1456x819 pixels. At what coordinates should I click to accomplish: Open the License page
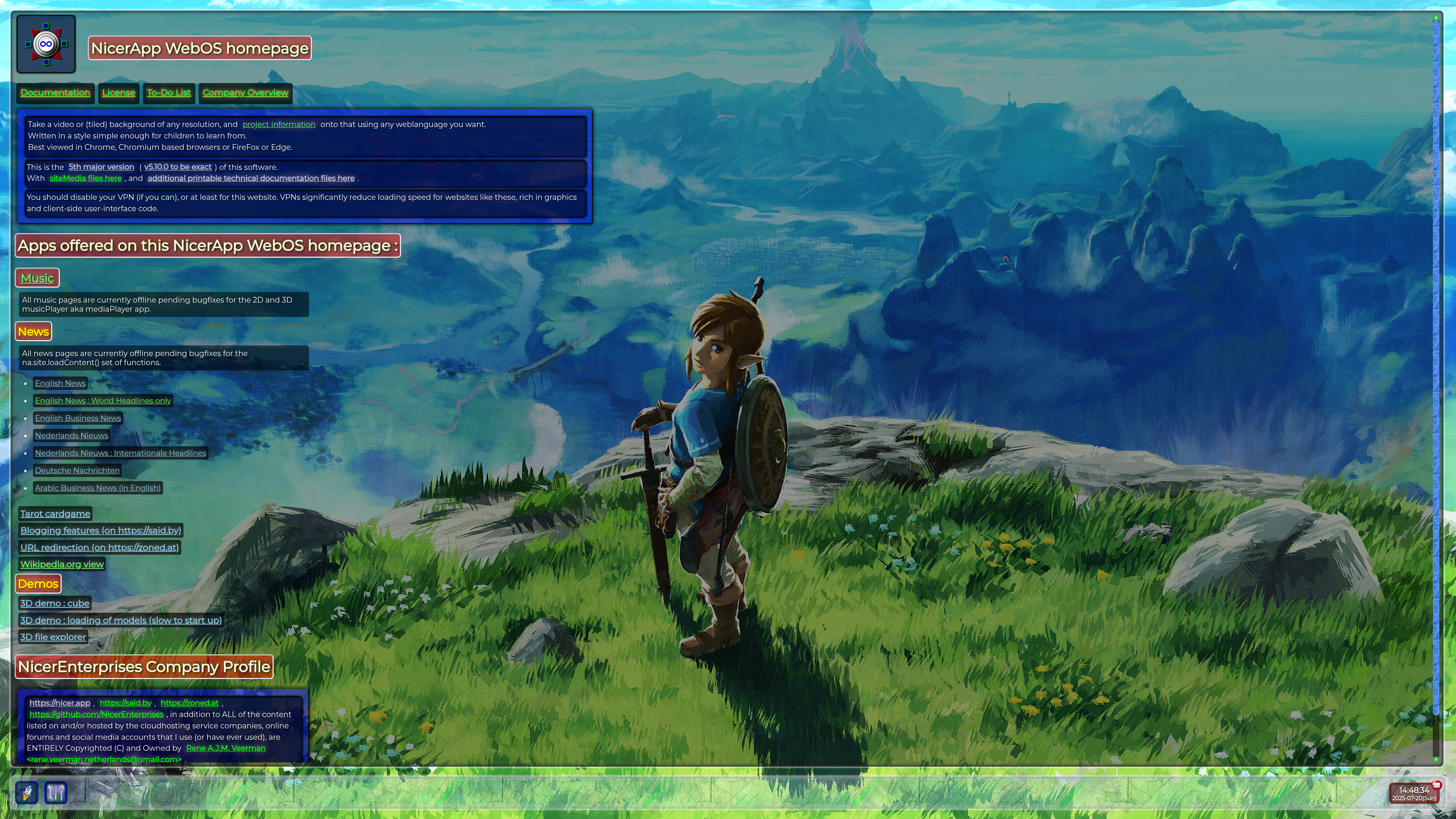tap(119, 93)
